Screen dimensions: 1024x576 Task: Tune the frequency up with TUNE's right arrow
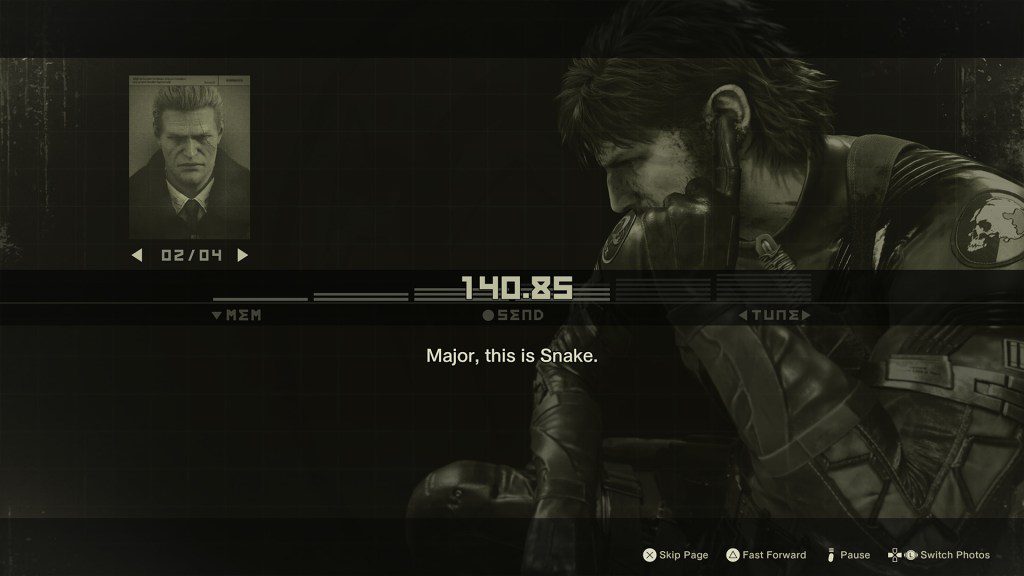(806, 316)
